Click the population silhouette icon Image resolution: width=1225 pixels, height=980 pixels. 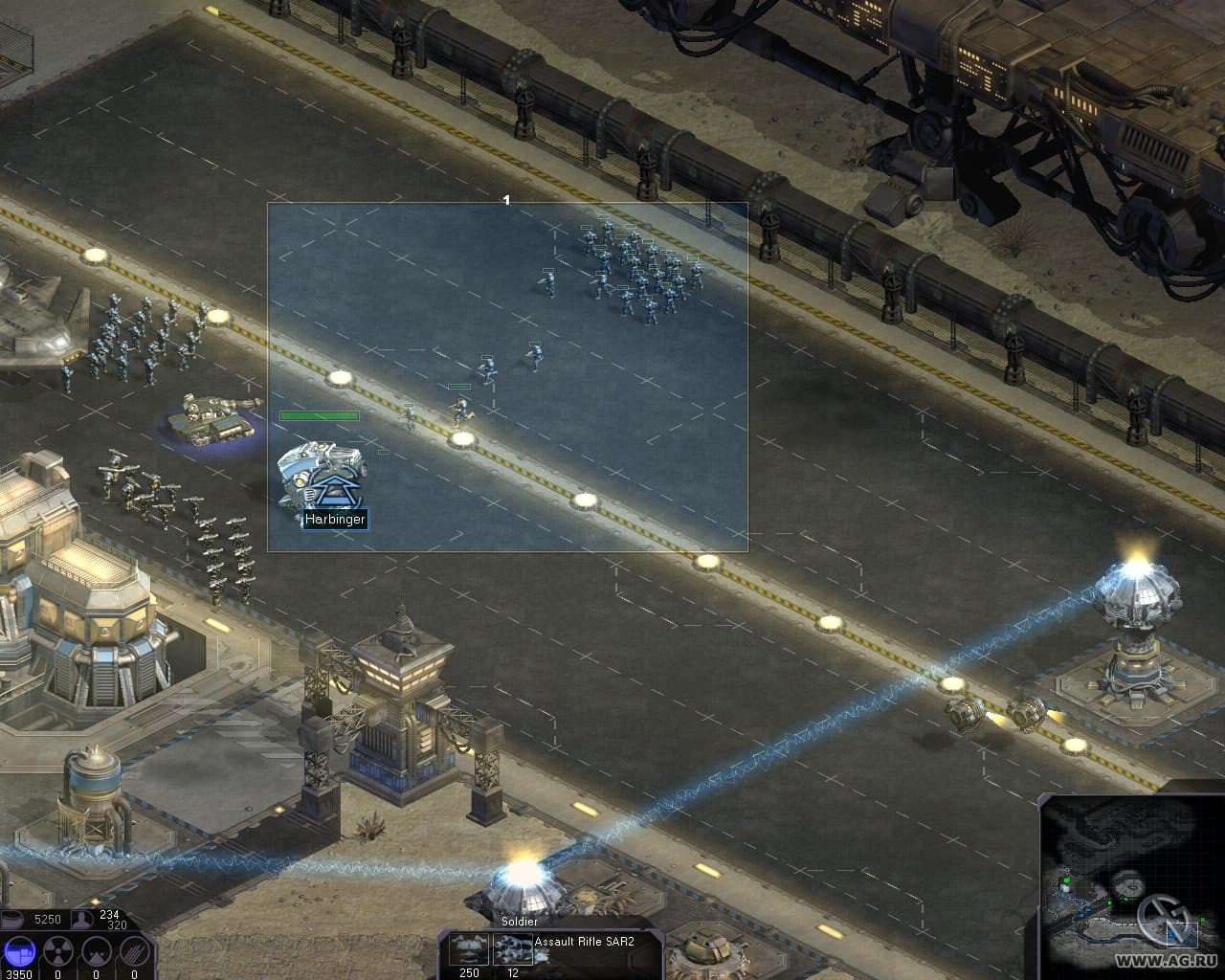click(84, 920)
